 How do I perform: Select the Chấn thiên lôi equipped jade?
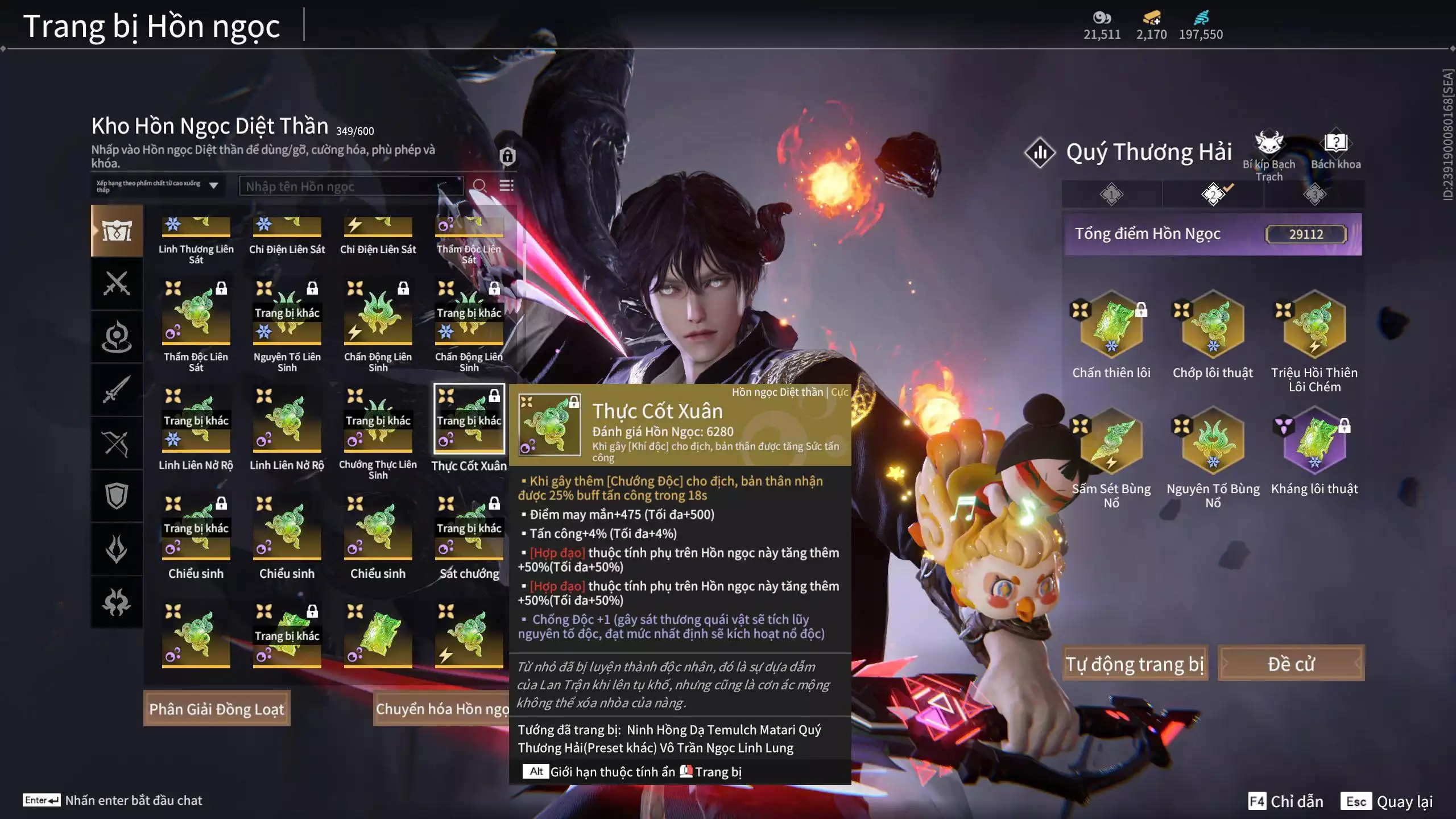pos(1111,325)
